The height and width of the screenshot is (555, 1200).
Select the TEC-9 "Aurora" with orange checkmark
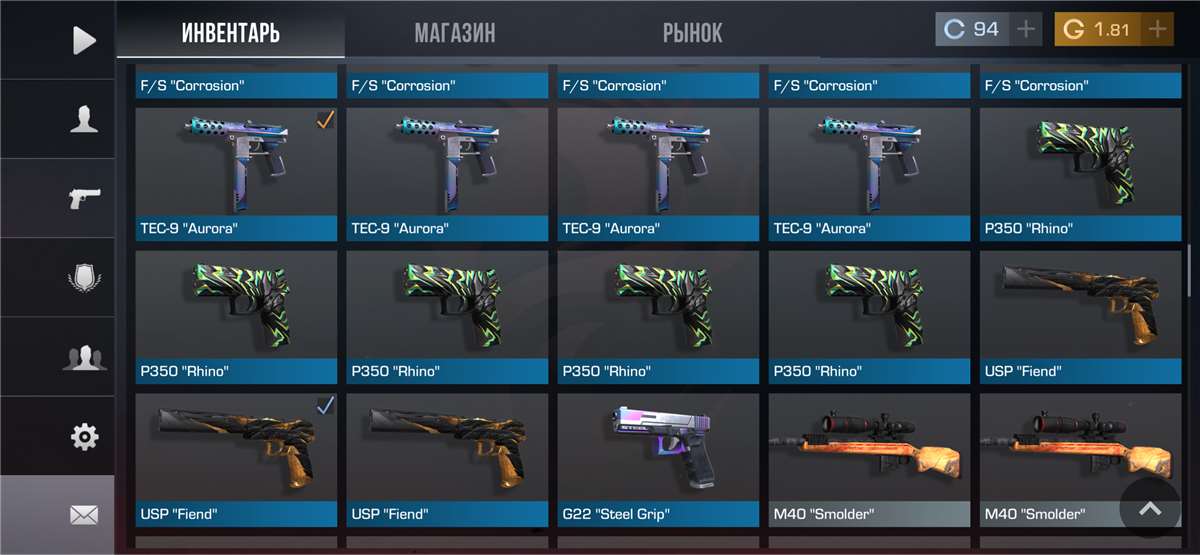[x=236, y=174]
